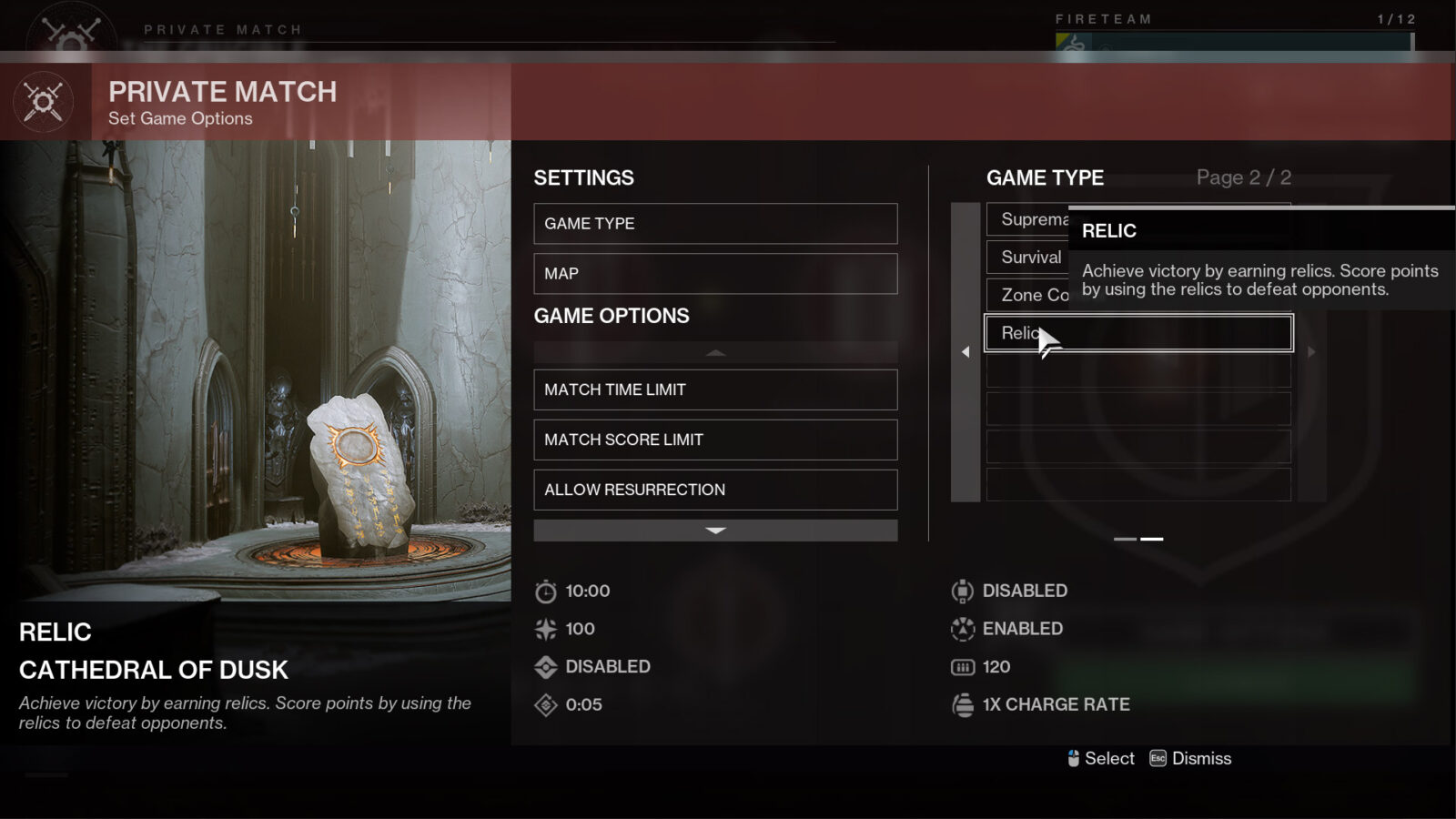Click the Esc key icon near Dismiss
Viewport: 1456px width, 819px height.
click(1157, 758)
